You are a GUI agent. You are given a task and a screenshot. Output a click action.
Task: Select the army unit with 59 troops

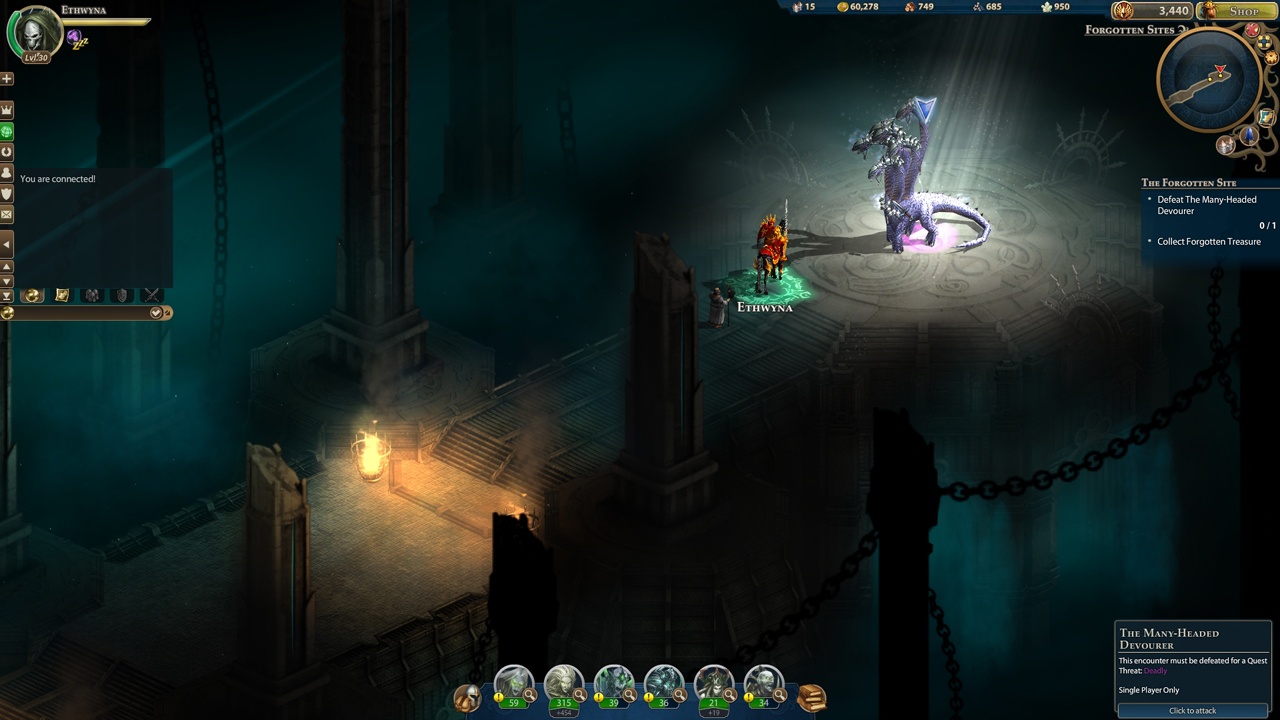[513, 685]
